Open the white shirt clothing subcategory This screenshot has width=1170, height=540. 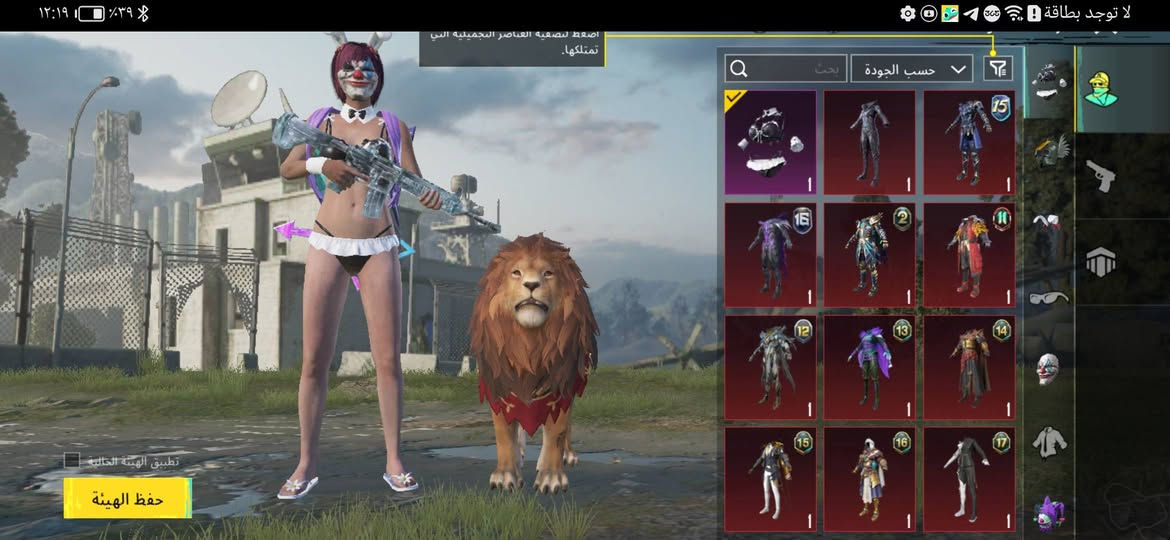[x=1047, y=441]
